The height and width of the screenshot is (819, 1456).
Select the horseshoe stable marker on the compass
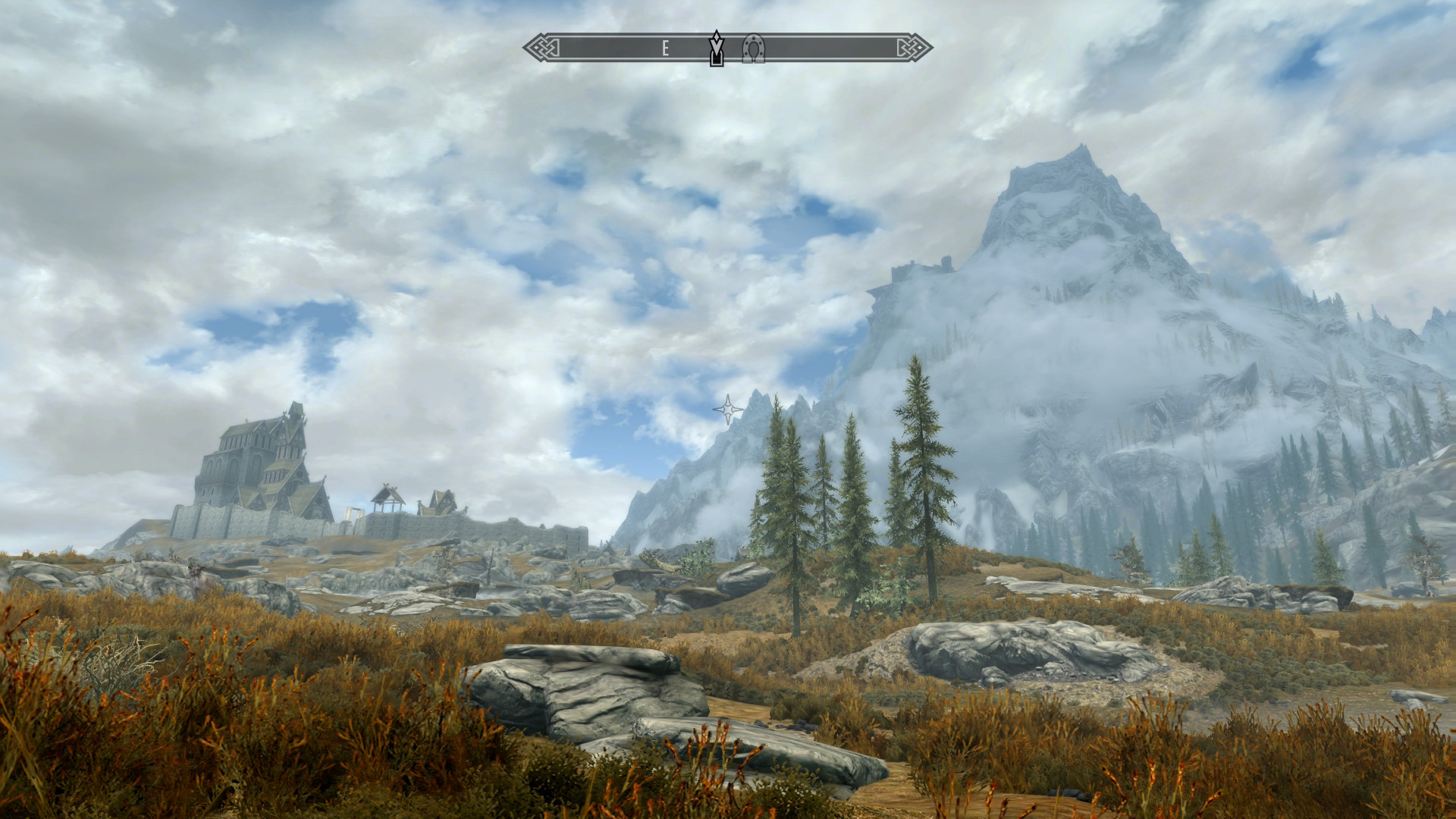(x=753, y=48)
